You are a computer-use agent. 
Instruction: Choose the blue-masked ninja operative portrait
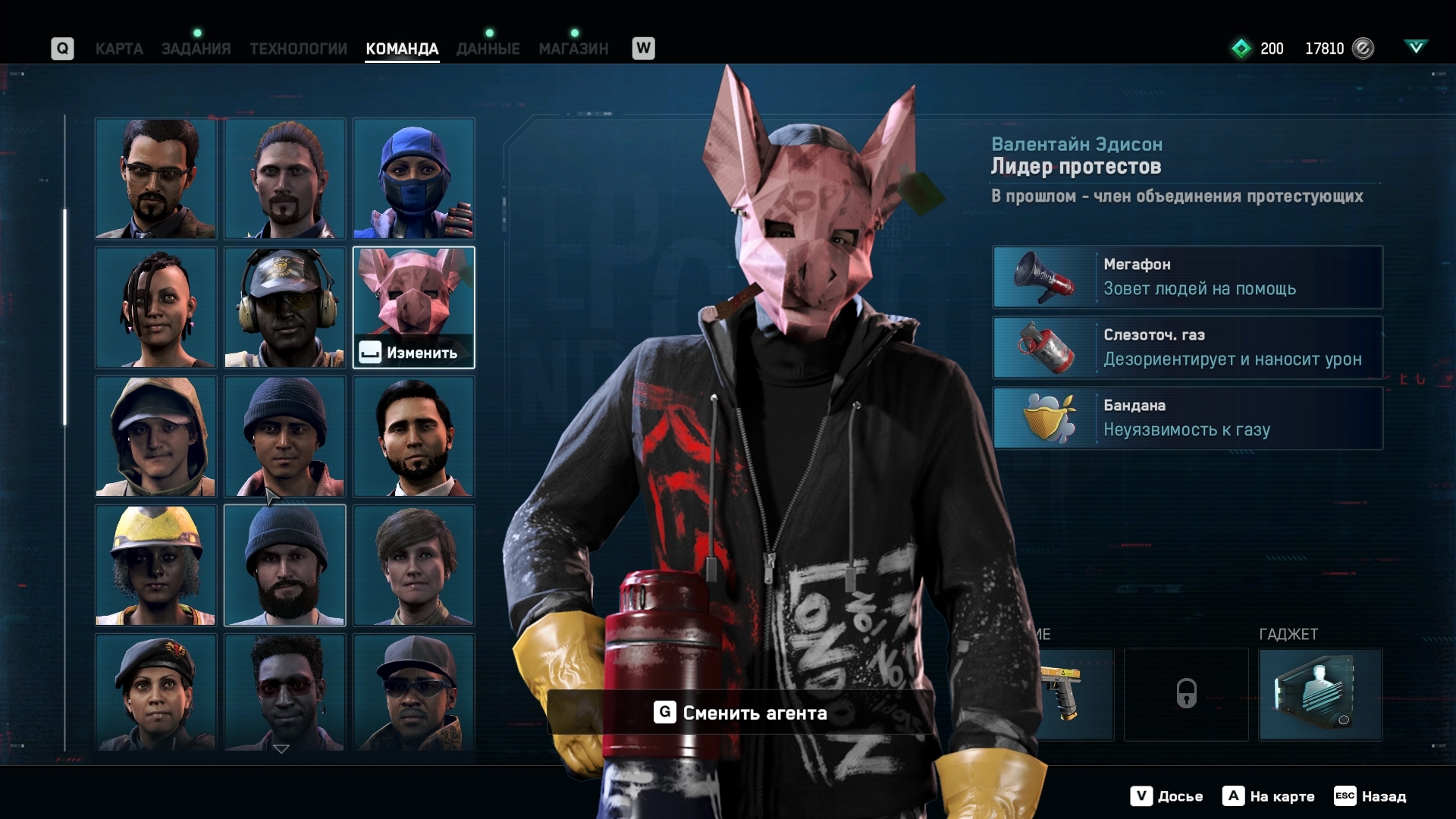click(413, 178)
